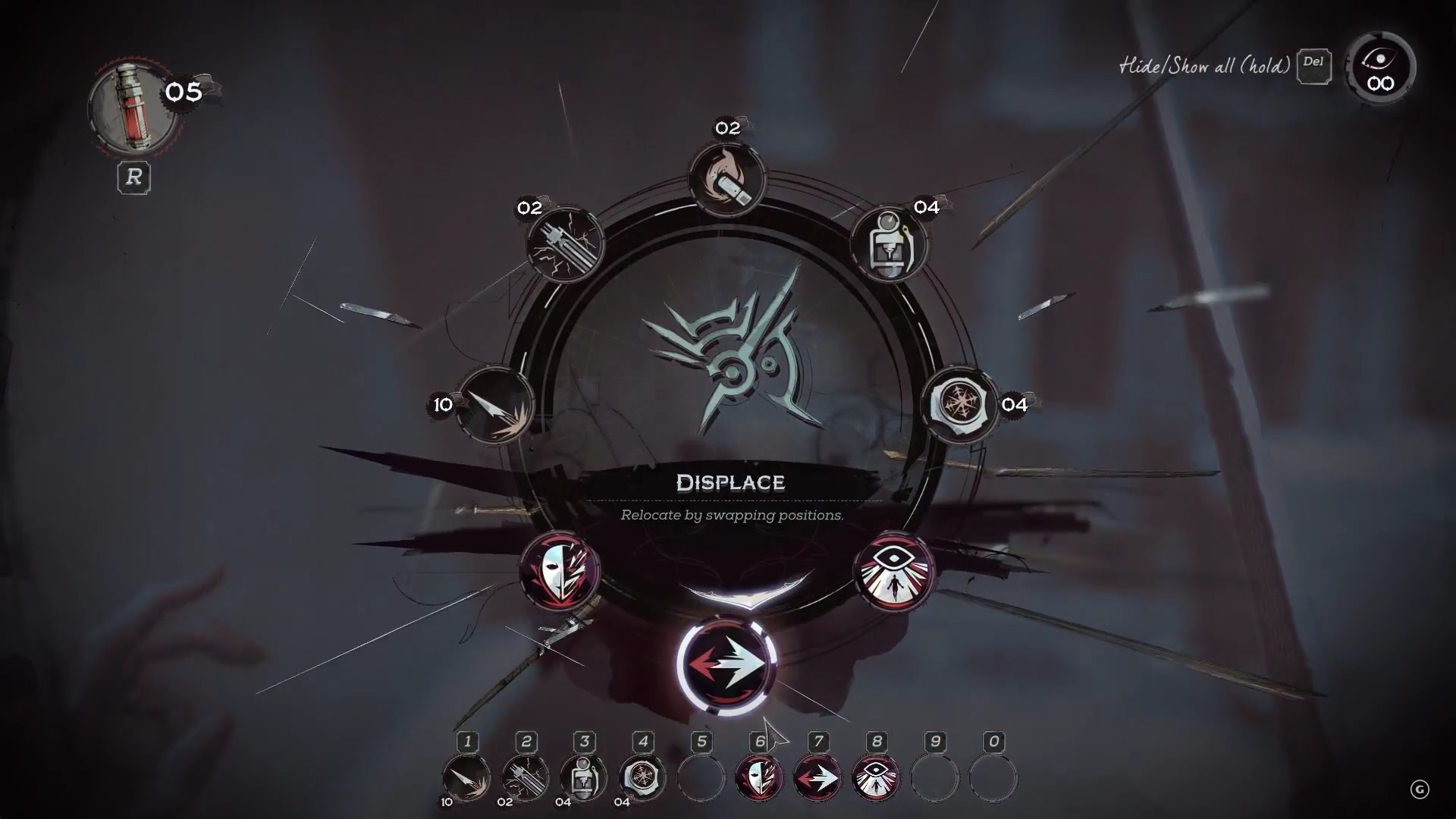The width and height of the screenshot is (1456, 819).
Task: Choose hotbar slot 2 electrical bolt
Action: 525,777
